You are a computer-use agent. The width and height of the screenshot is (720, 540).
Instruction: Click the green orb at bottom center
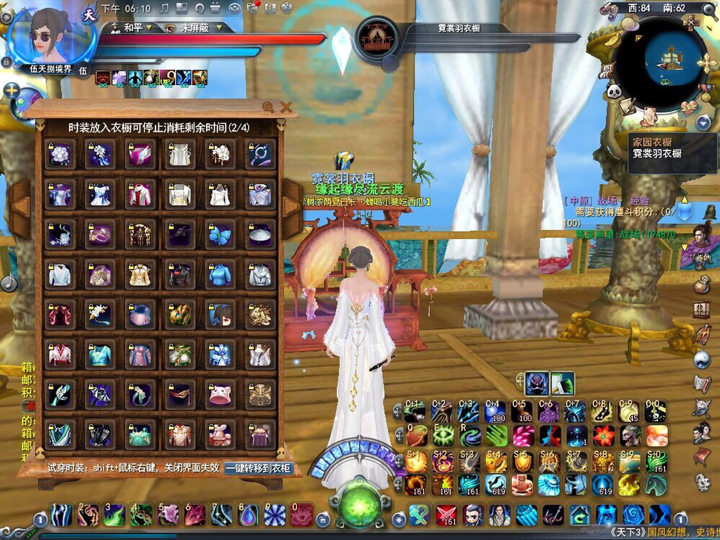point(358,503)
